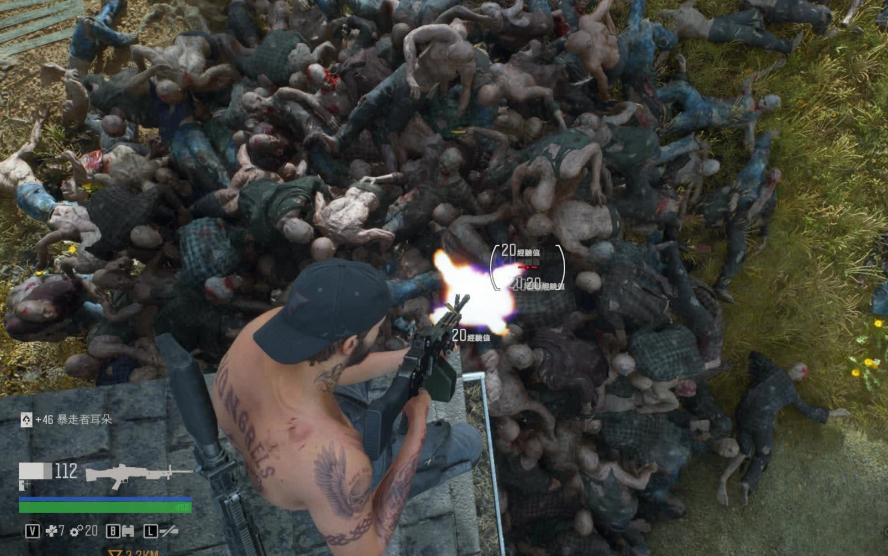Click the scrap gear icon
Screen dimensions: 888x556
click(x=76, y=530)
